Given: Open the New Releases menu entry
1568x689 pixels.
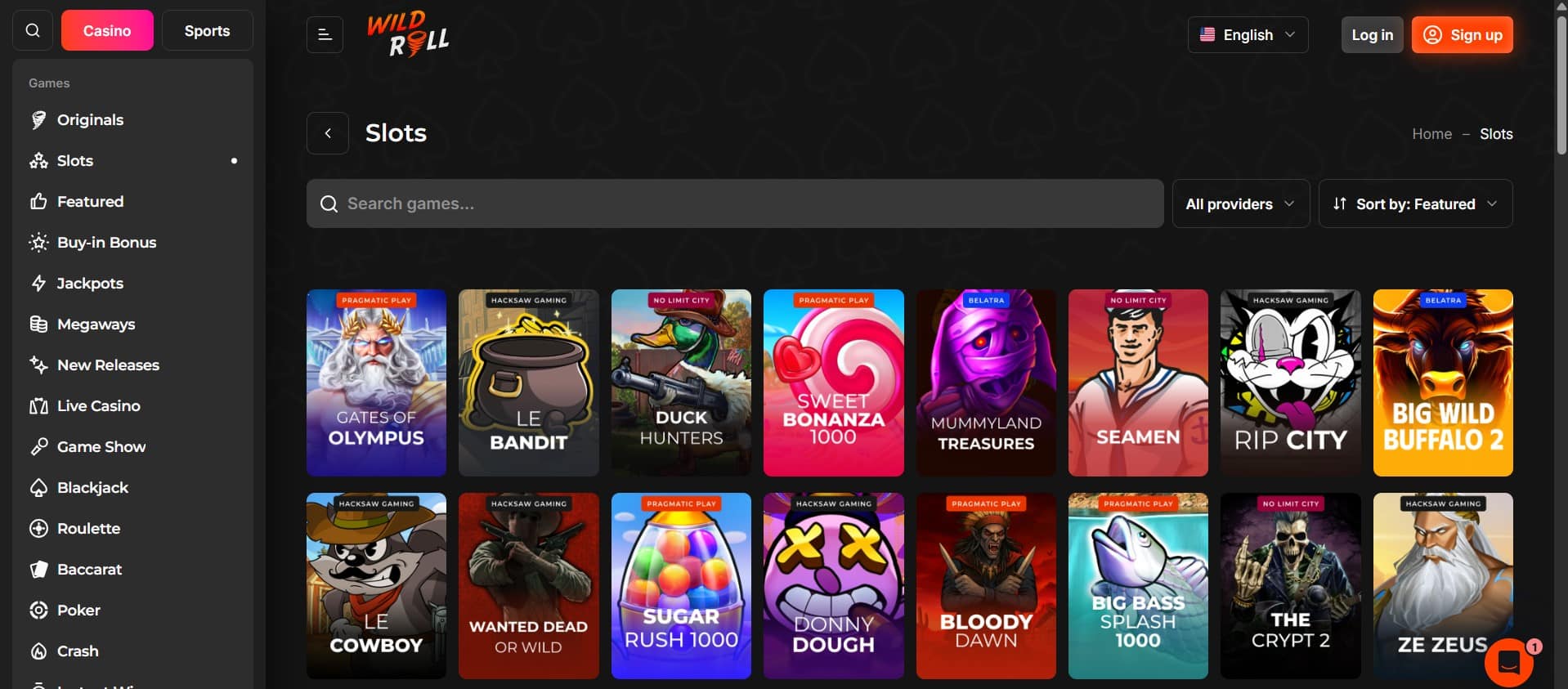Looking at the screenshot, I should (108, 365).
